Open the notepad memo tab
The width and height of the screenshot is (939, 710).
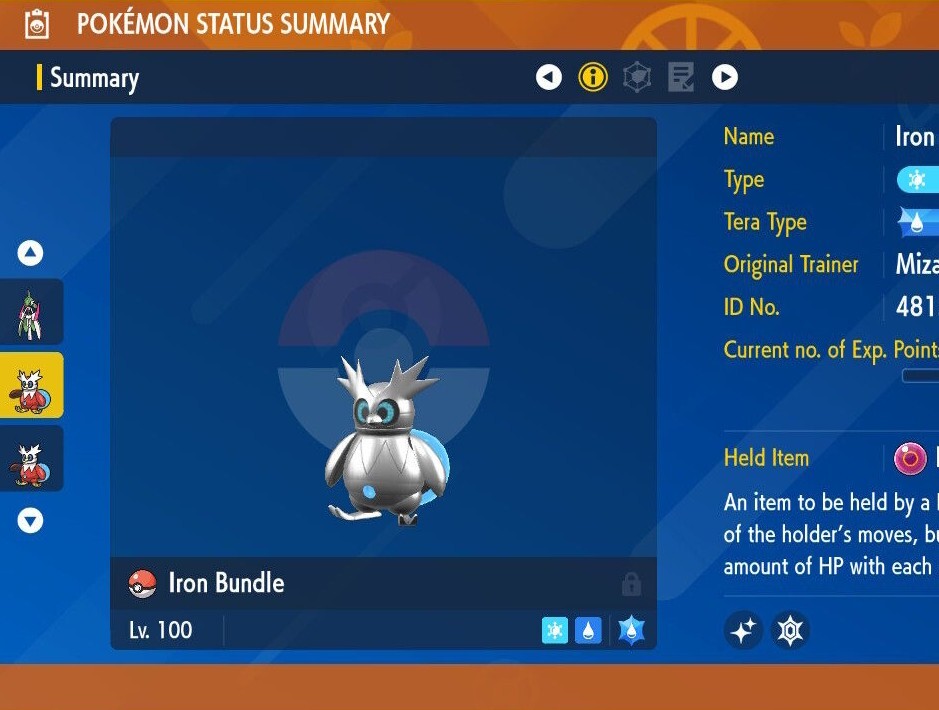tap(681, 77)
